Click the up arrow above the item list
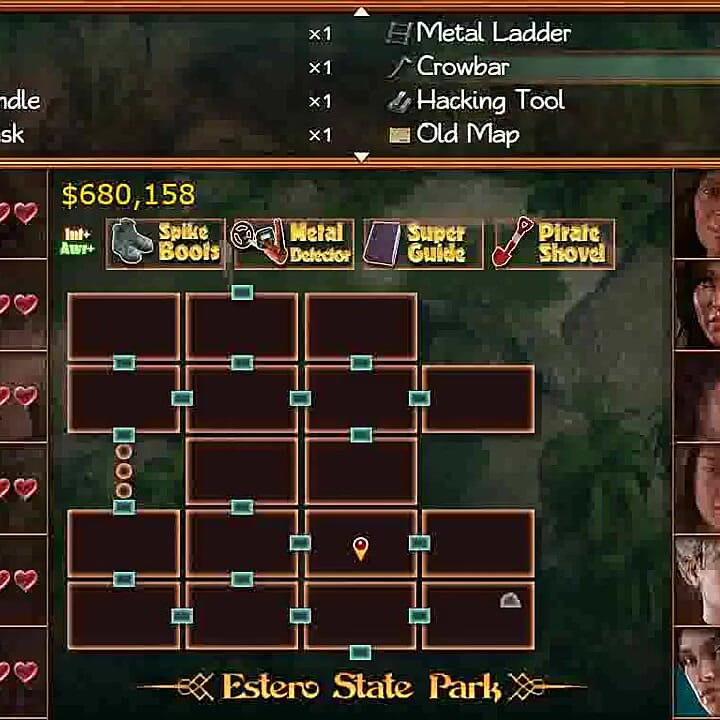 pyautogui.click(x=362, y=11)
